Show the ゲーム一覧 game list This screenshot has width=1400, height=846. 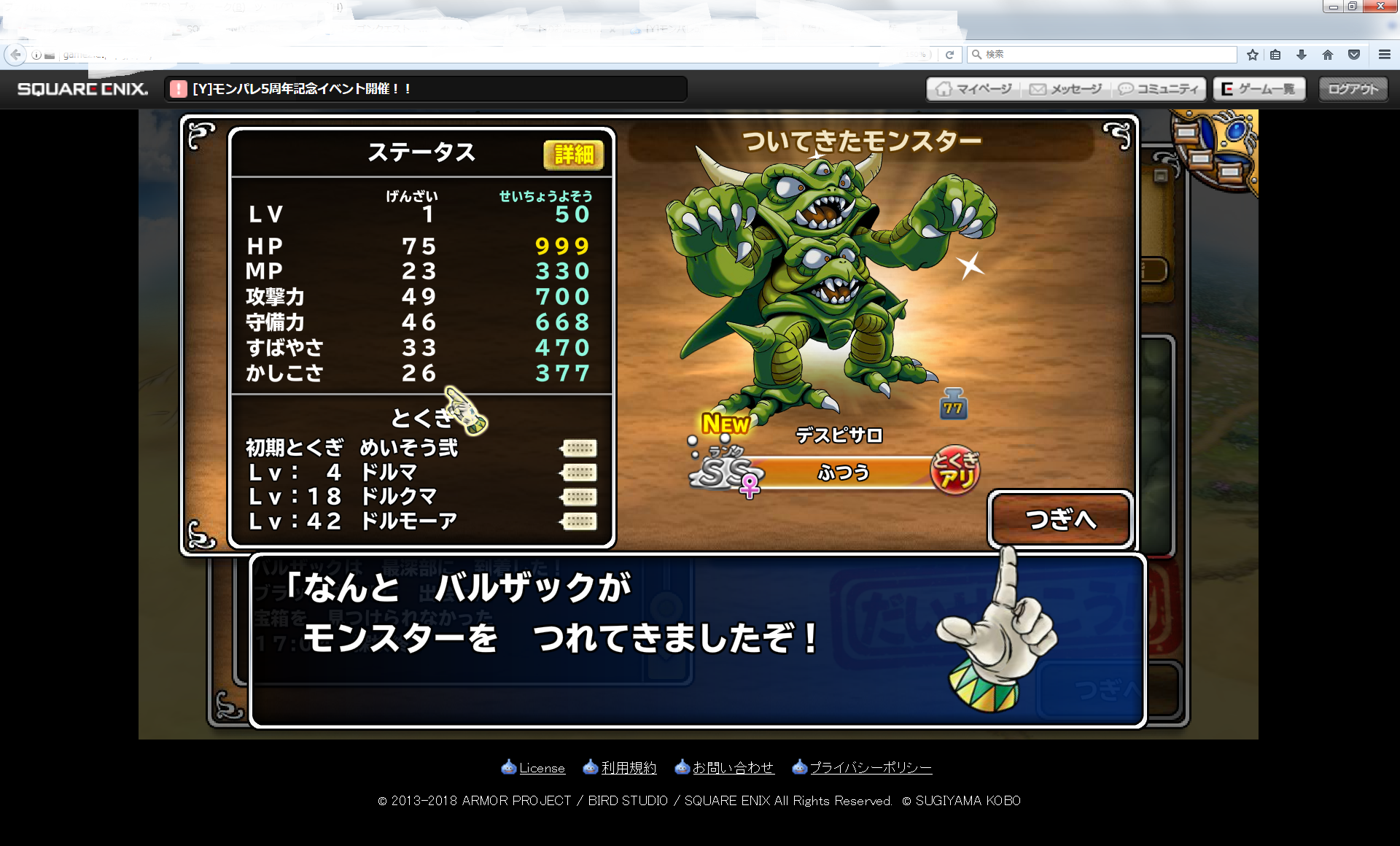click(x=1259, y=89)
